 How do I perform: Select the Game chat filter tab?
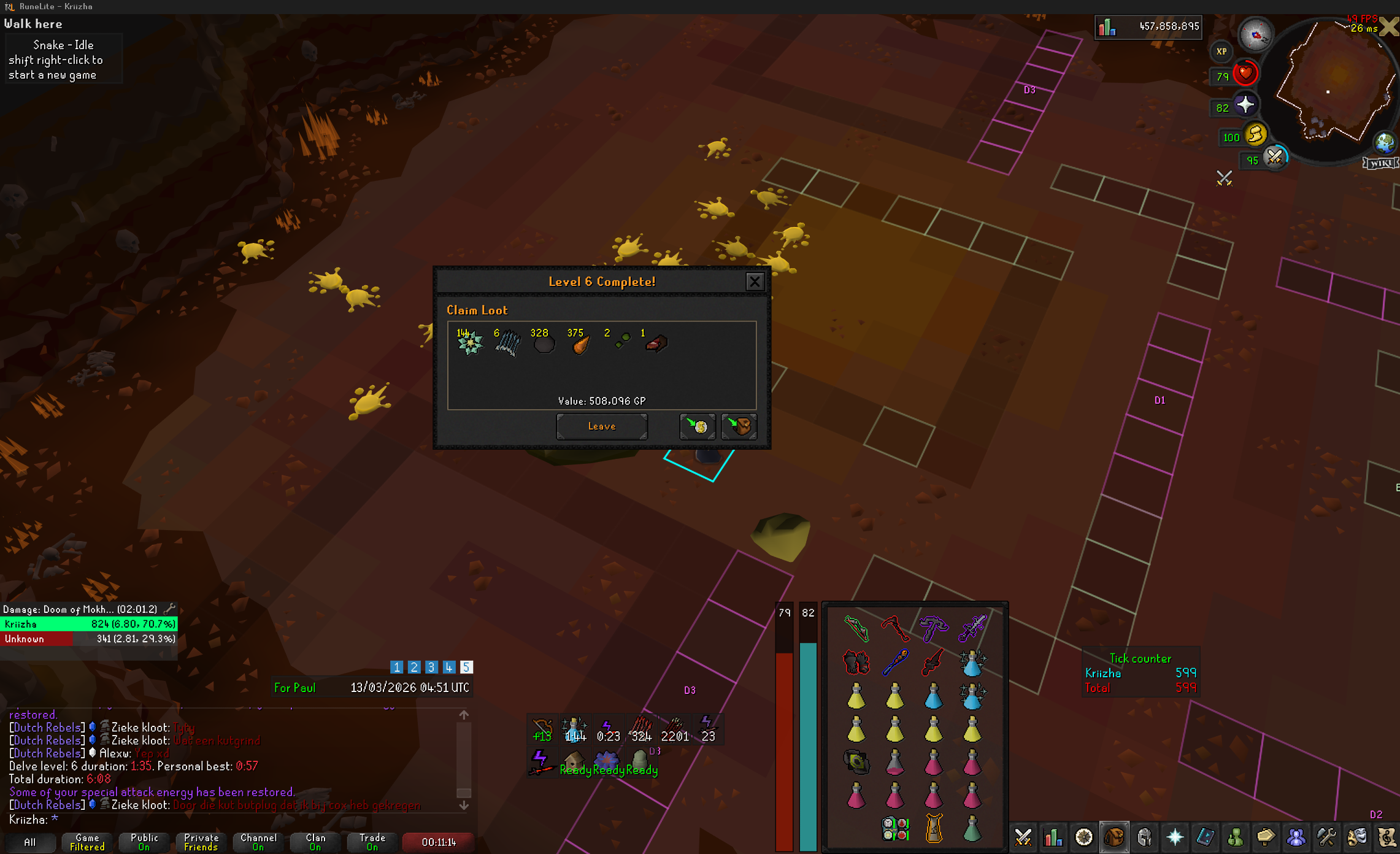pyautogui.click(x=87, y=842)
